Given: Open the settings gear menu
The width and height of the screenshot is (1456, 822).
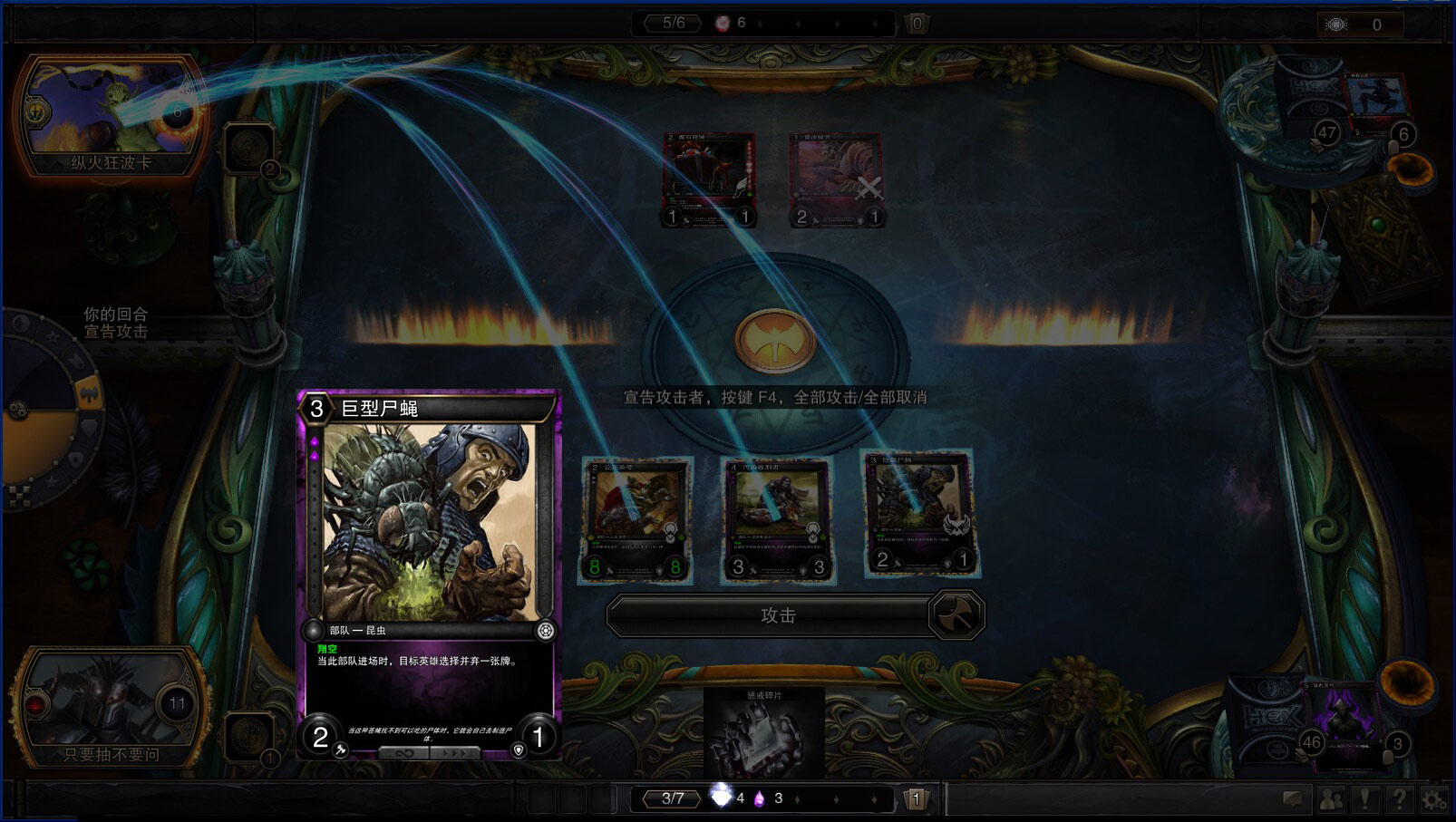Looking at the screenshot, I should click(1433, 799).
